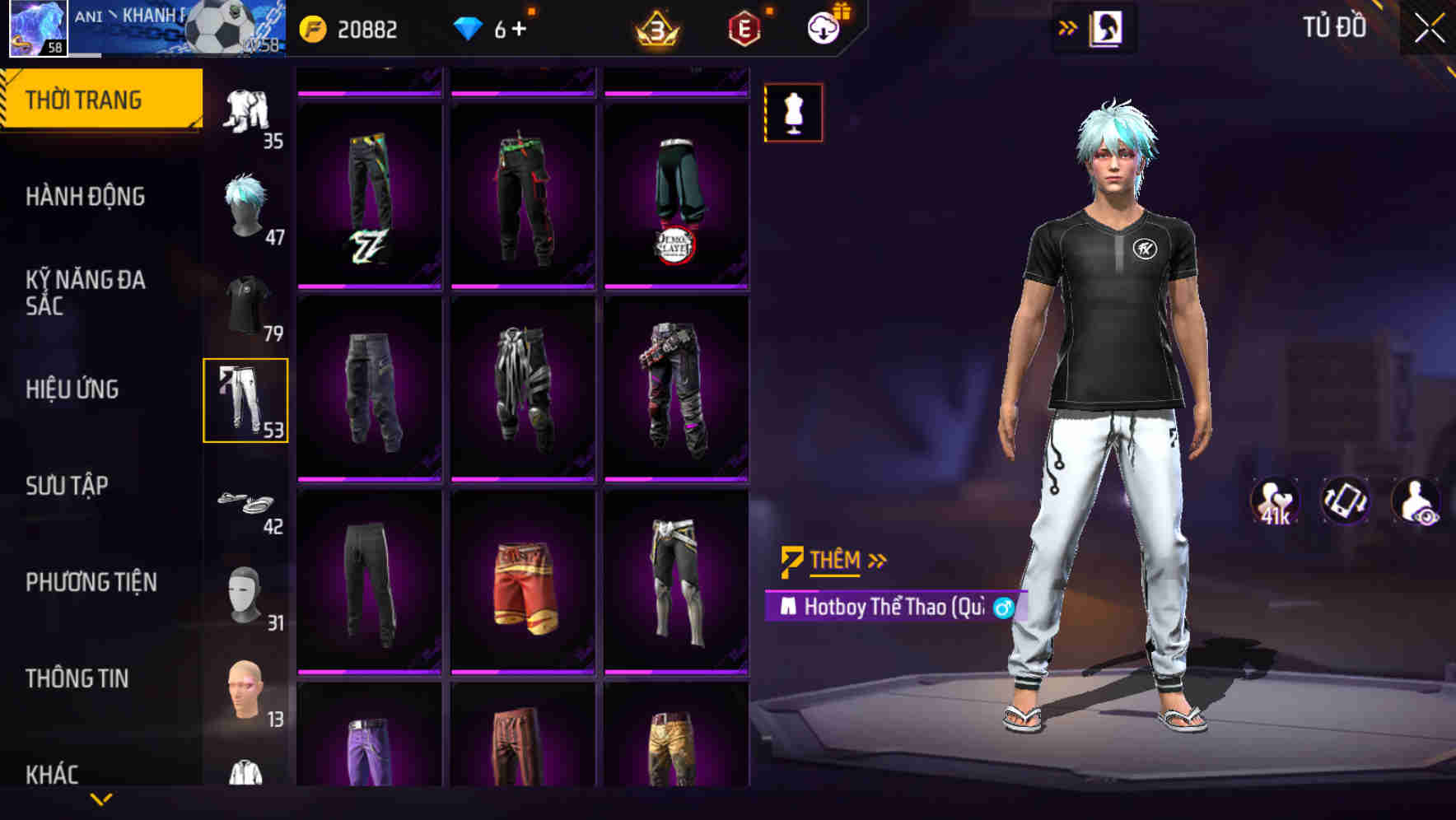Open the mannequin try-on icon
The image size is (1456, 820).
[793, 112]
